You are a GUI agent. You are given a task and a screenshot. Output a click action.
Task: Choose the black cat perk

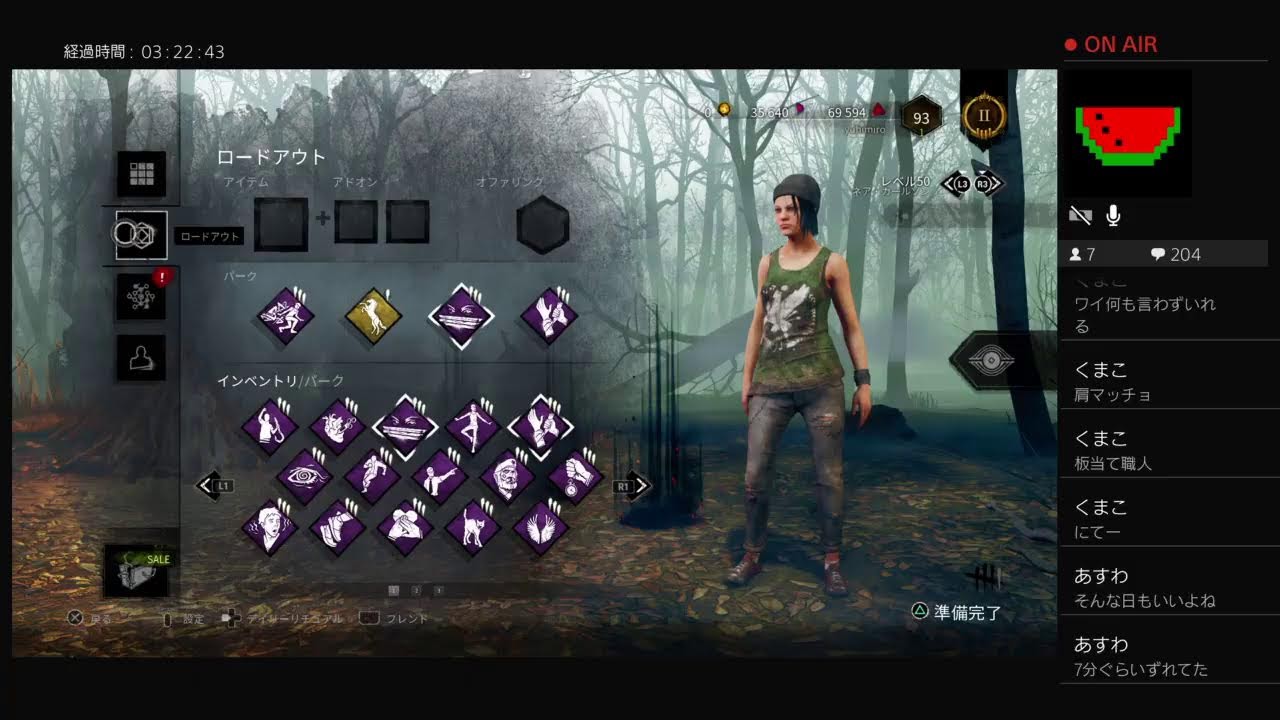473,527
